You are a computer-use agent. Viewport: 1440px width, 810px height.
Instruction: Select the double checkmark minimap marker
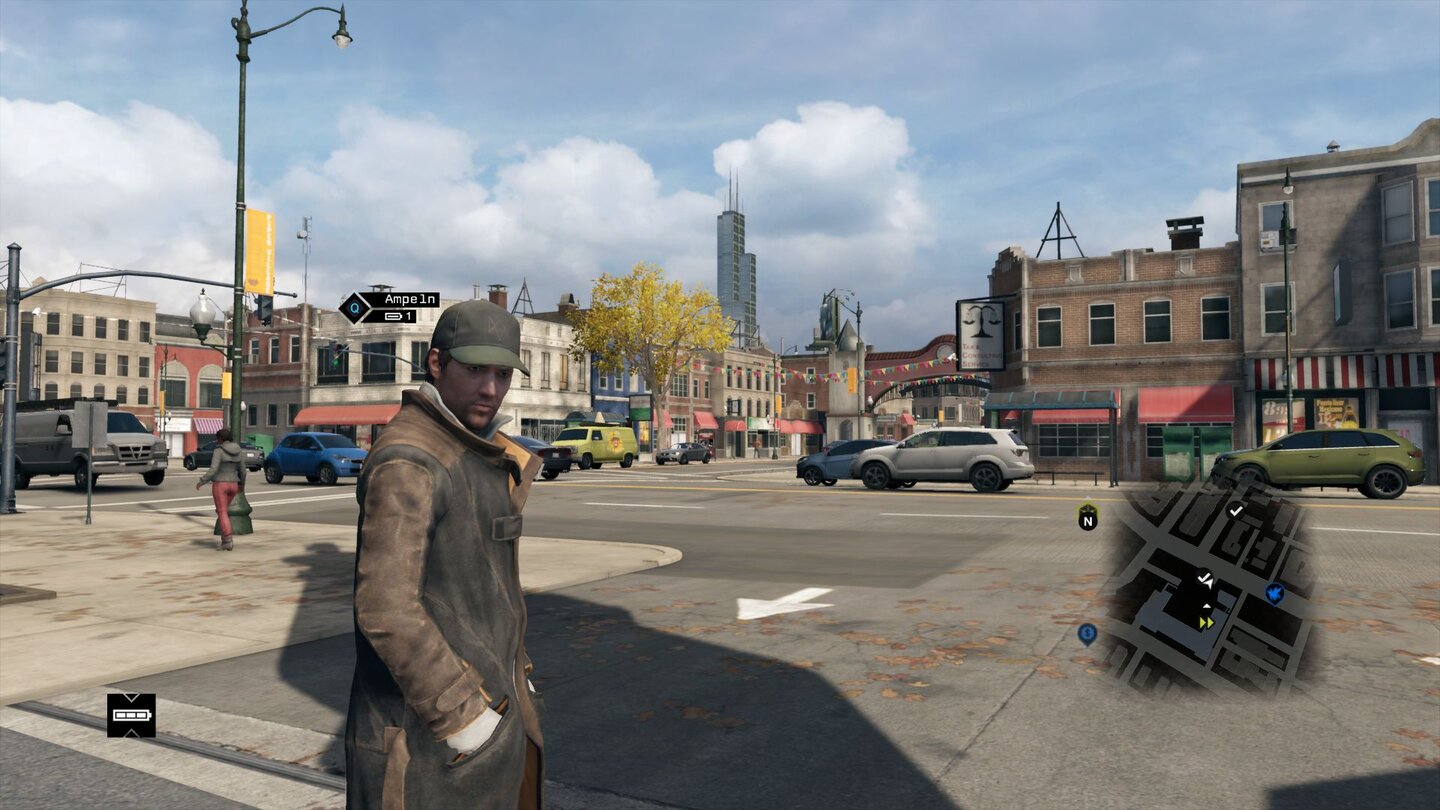(x=1205, y=578)
